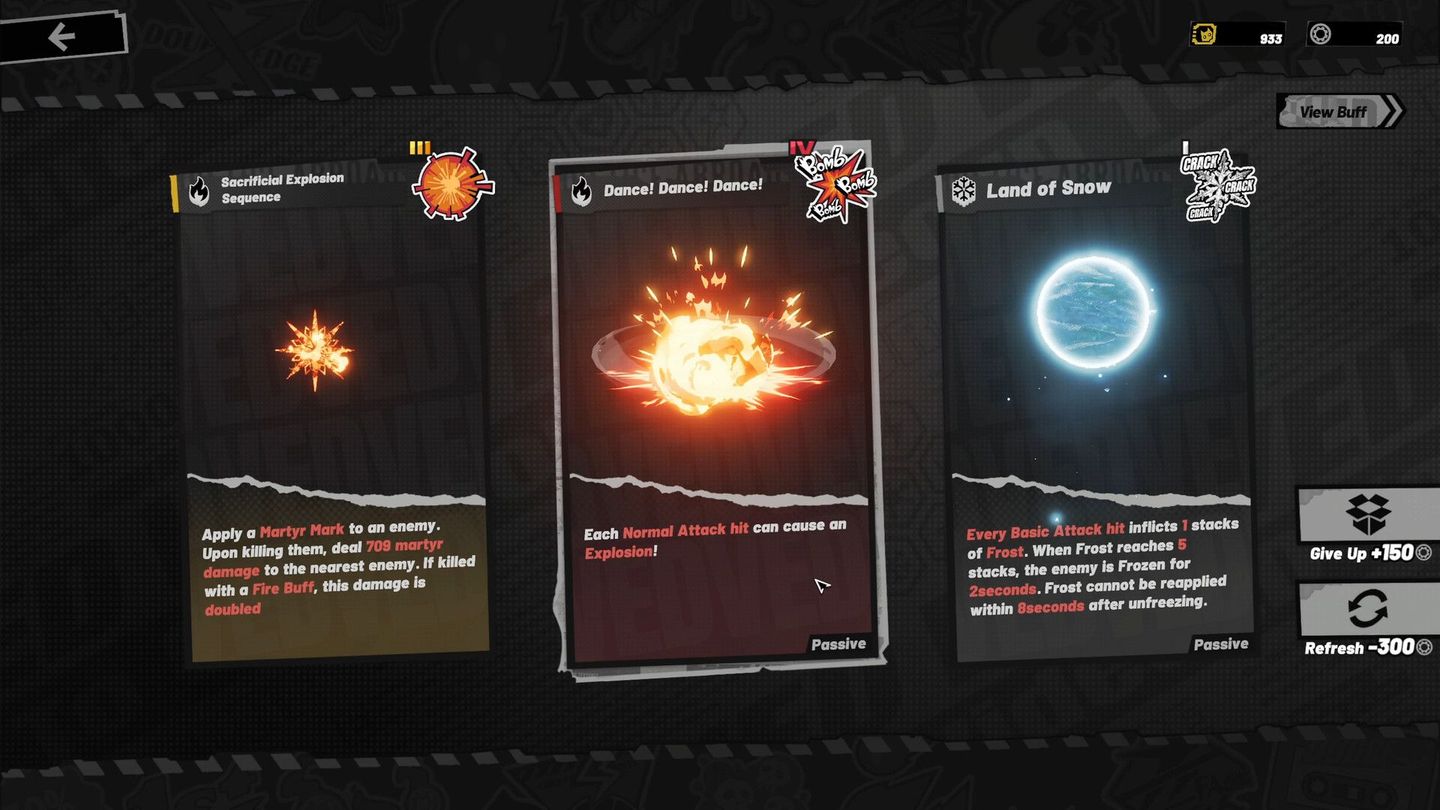
Task: Click the gear currency icon showing 200
Action: [1319, 33]
